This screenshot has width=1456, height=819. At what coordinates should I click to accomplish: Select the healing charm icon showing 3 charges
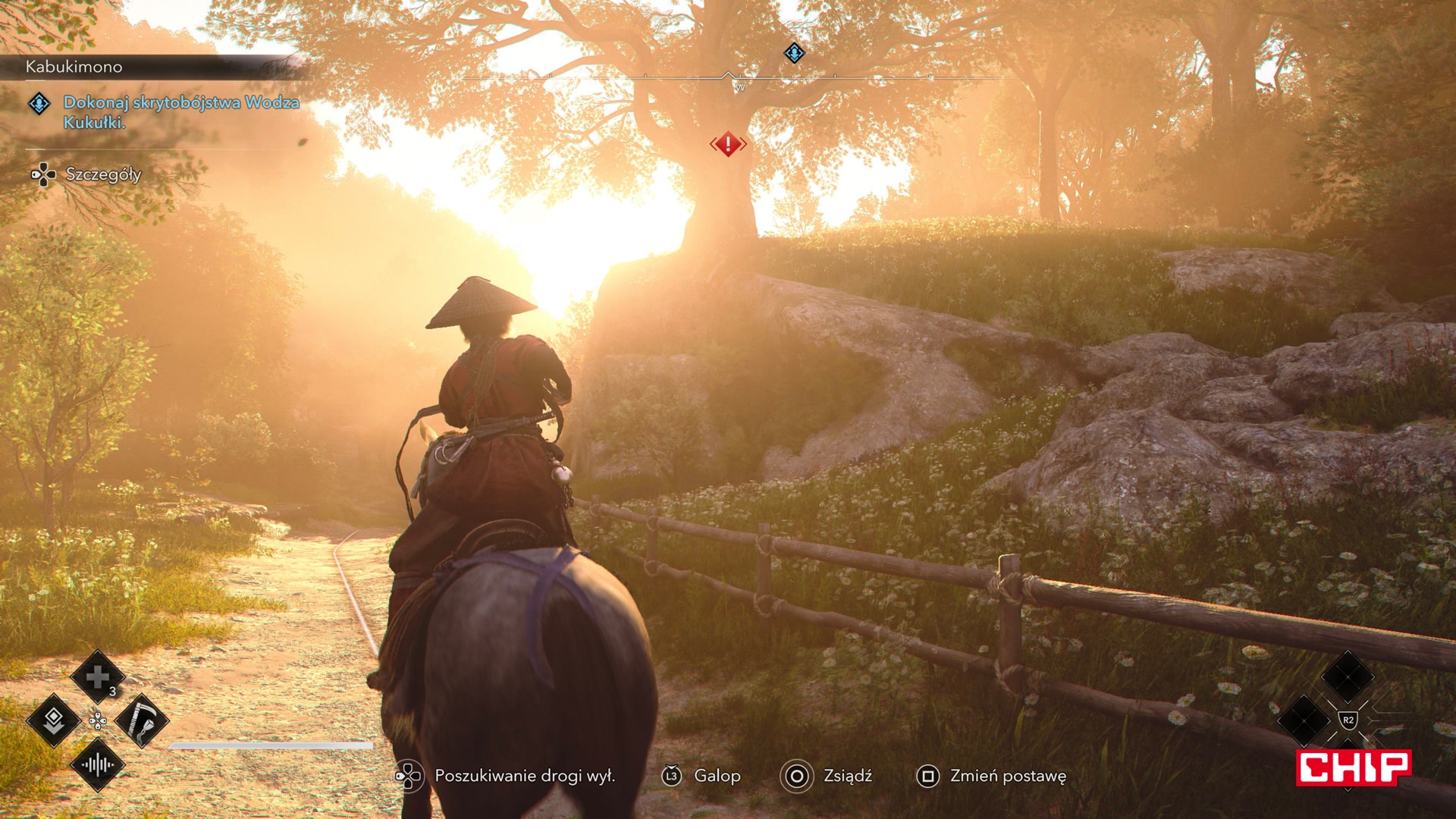pyautogui.click(x=97, y=677)
